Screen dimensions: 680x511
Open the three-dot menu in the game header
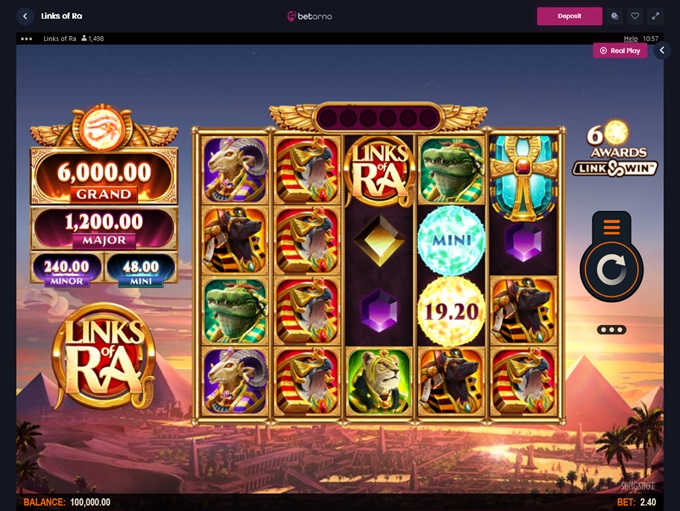[27, 38]
